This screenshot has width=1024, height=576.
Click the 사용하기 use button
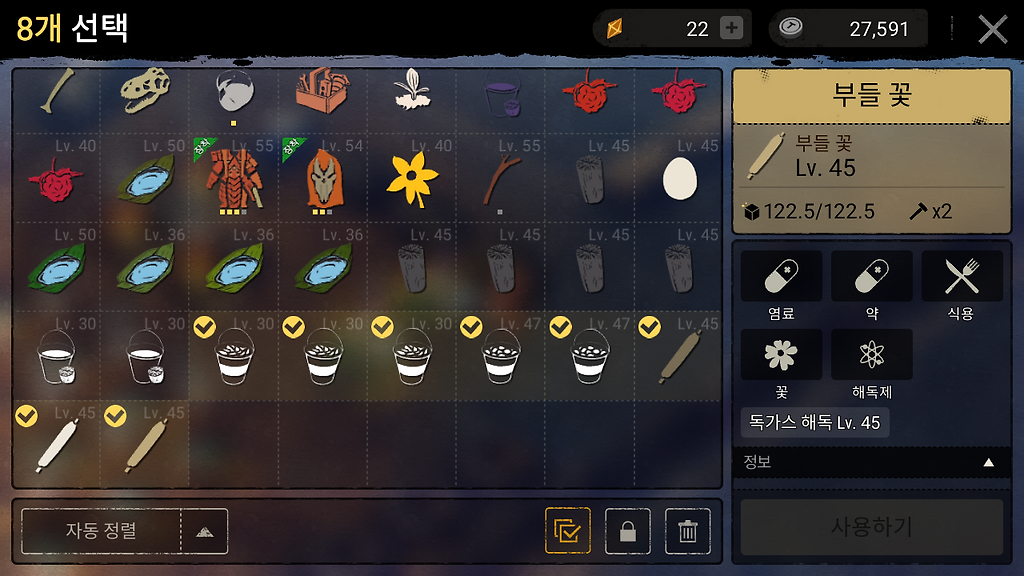point(871,527)
